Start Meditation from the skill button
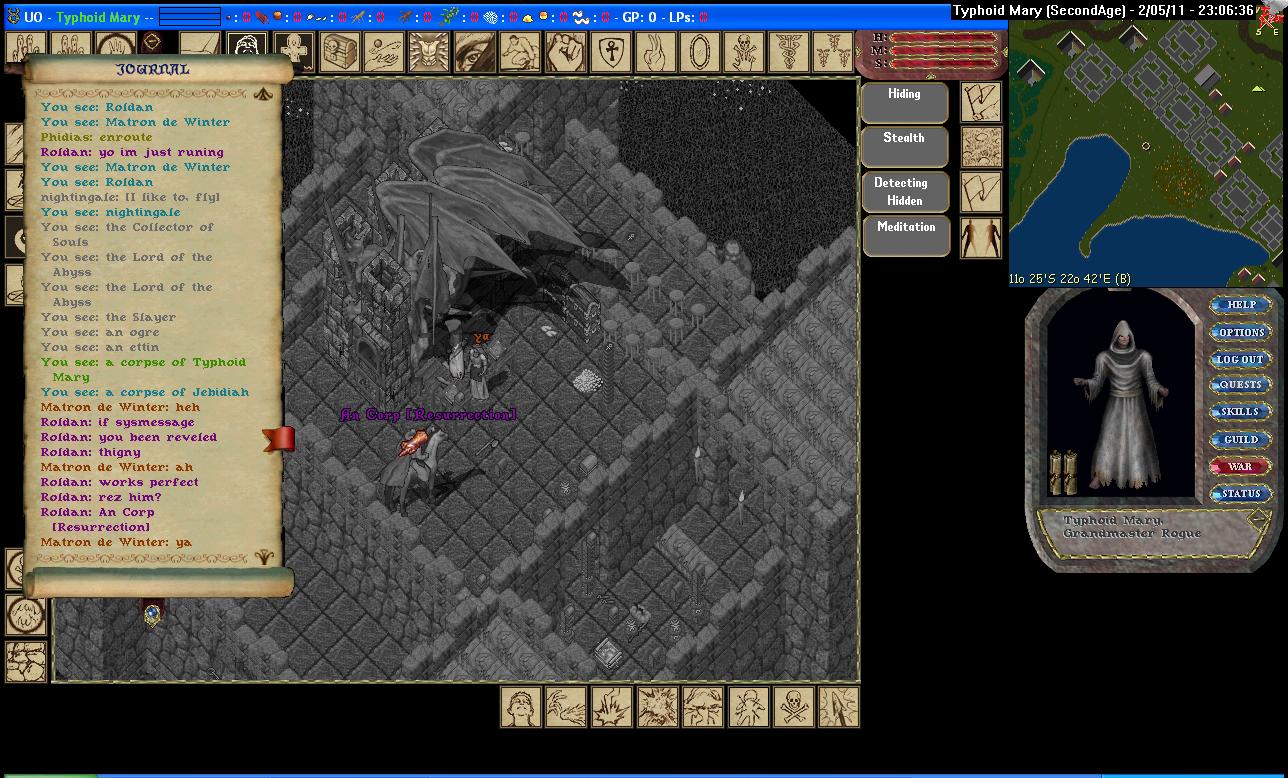Viewport: 1288px width, 778px height. click(904, 235)
